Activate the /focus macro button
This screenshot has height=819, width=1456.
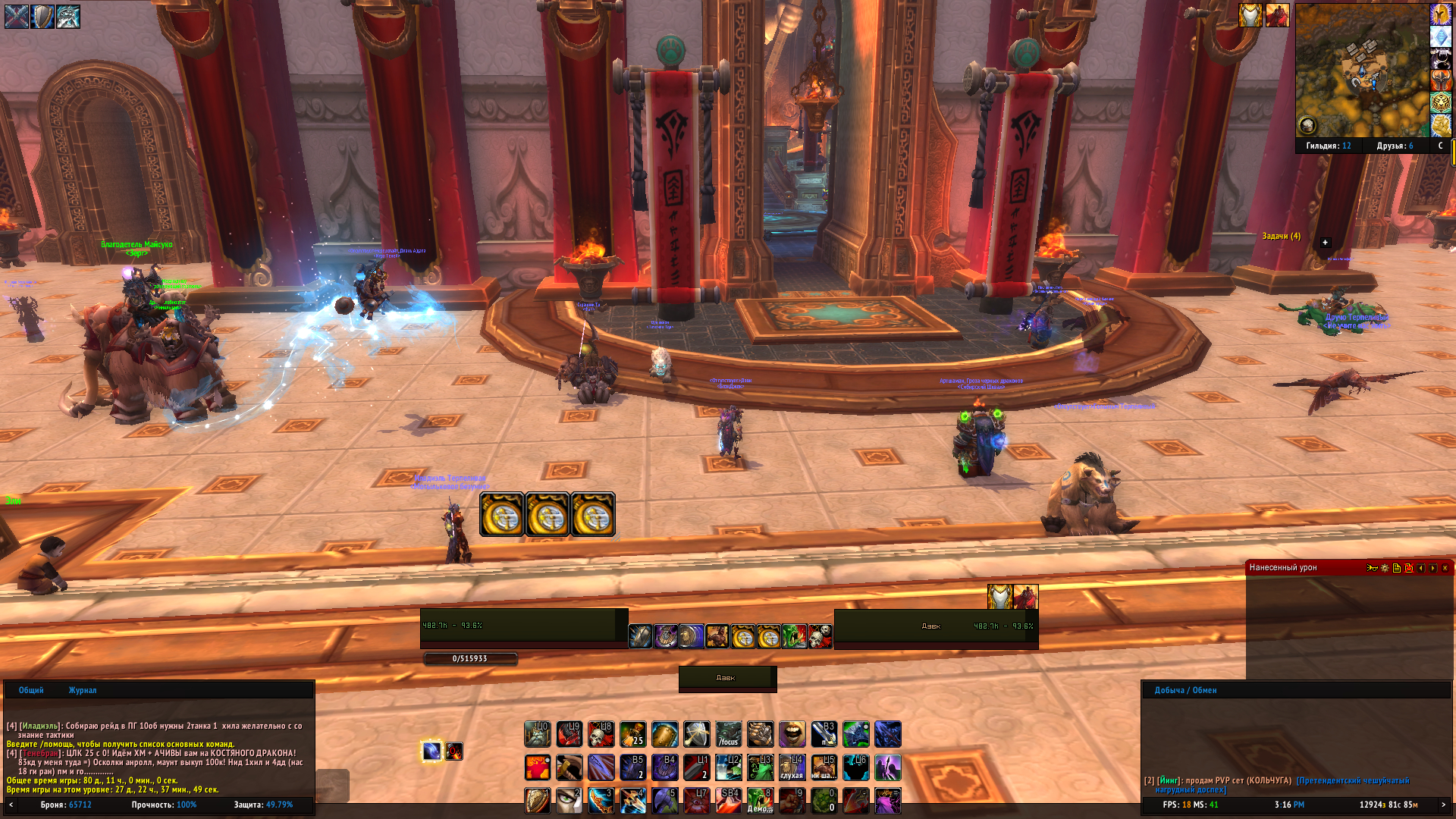coord(729,734)
